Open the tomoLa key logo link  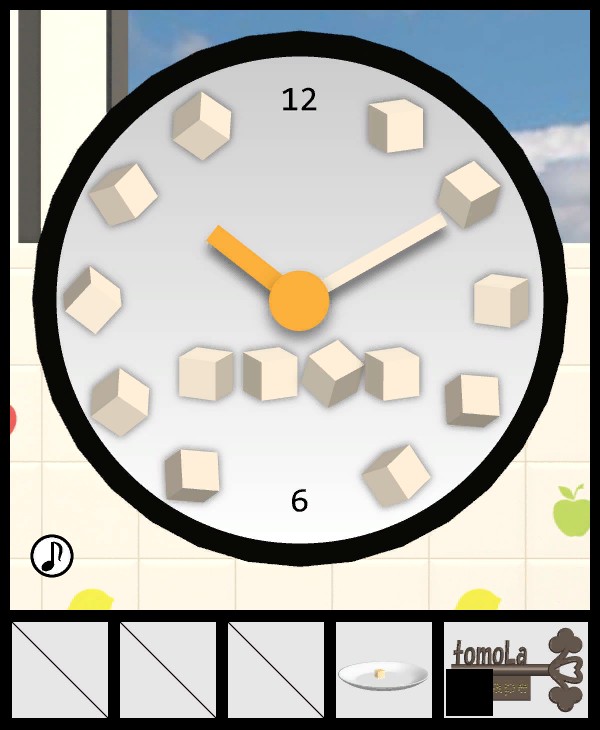(516, 668)
